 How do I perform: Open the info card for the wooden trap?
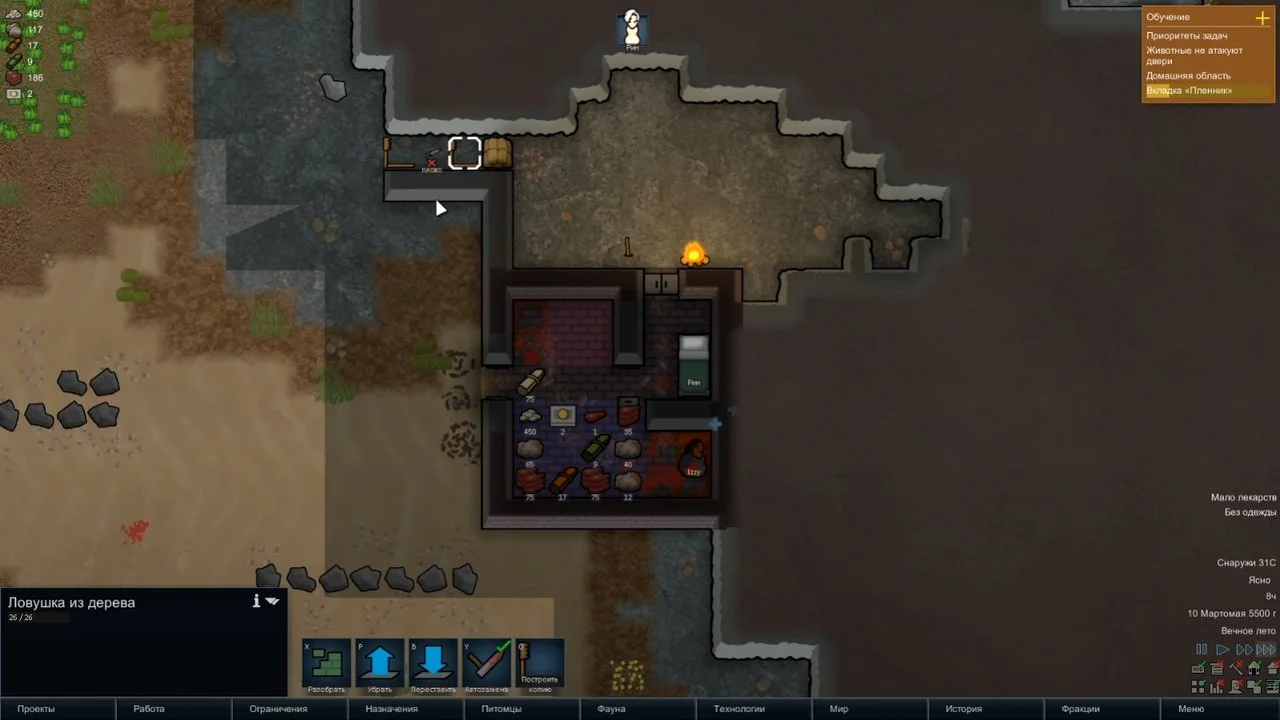coord(256,601)
